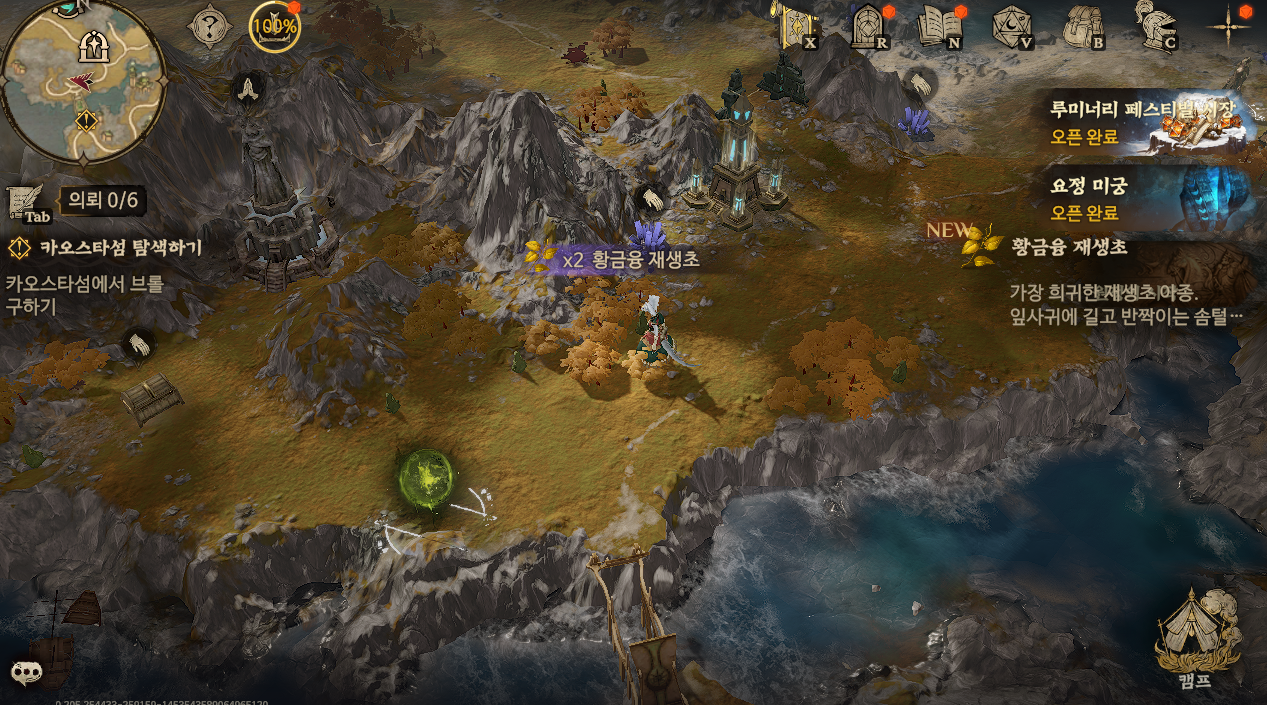1267x705 pixels.
Task: Open the backpack inventory
Action: click(x=1082, y=26)
